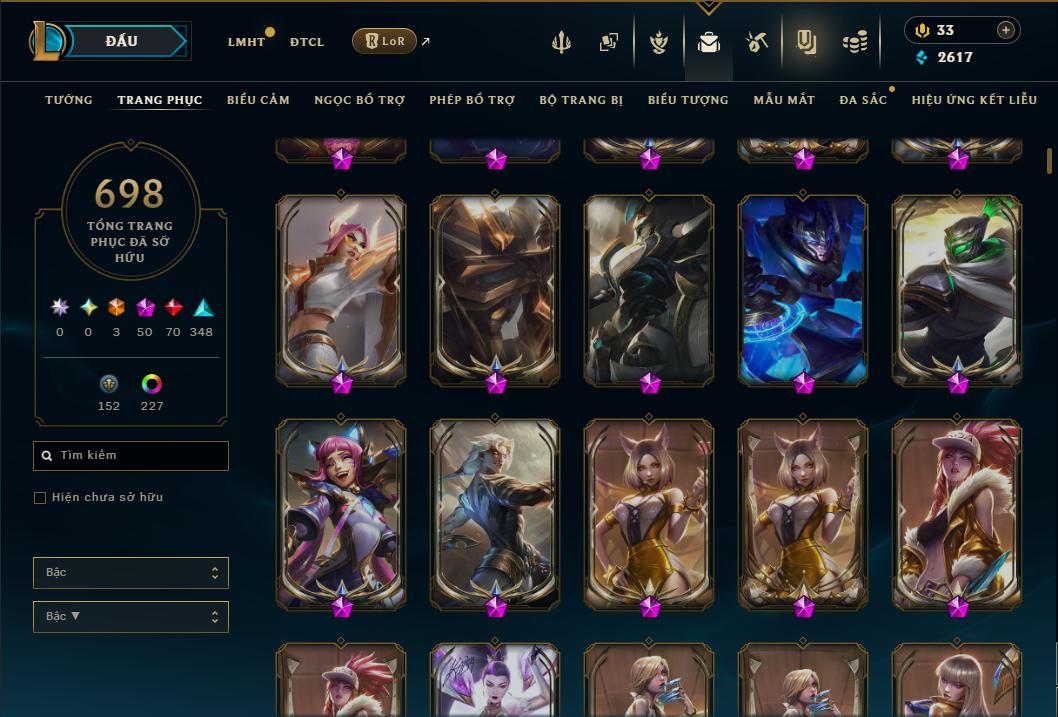
Task: Switch to the BIỂU CẢM tab
Action: point(258,100)
